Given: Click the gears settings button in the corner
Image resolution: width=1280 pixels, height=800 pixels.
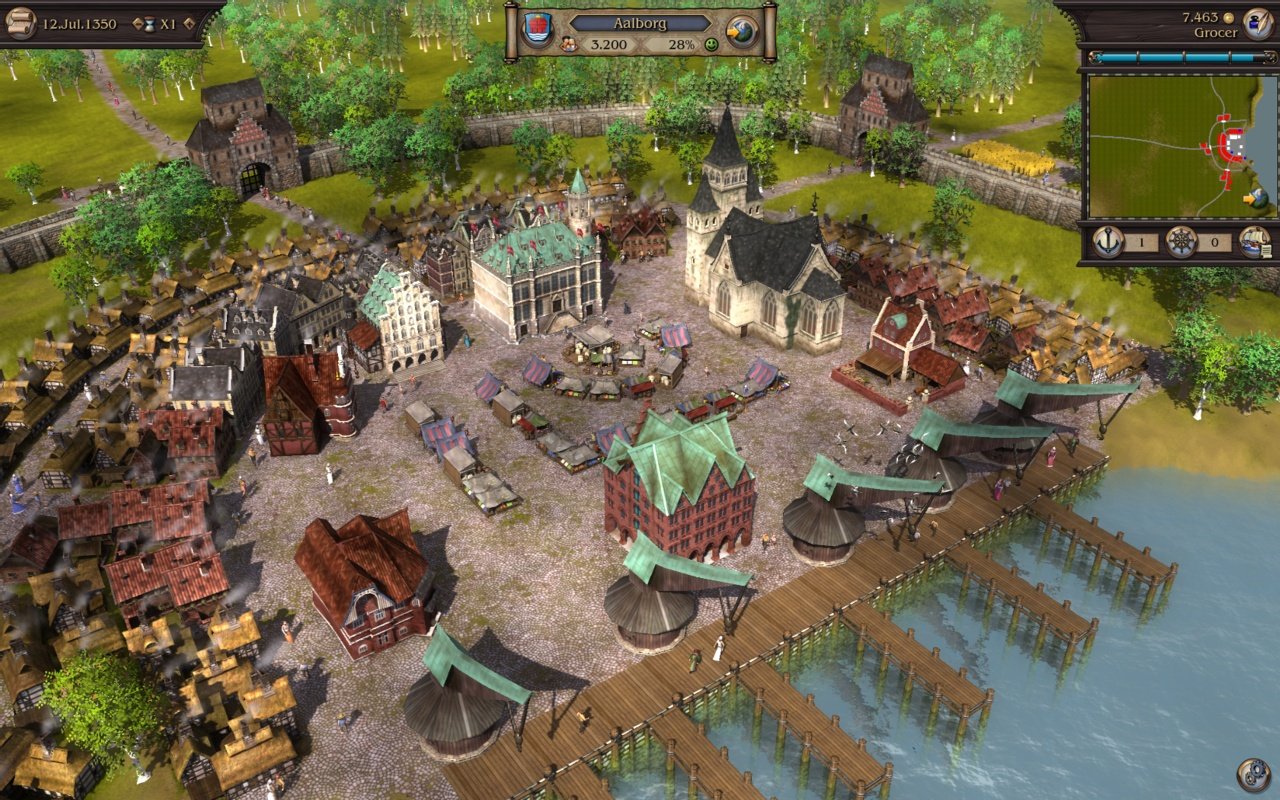Looking at the screenshot, I should pos(1252,772).
